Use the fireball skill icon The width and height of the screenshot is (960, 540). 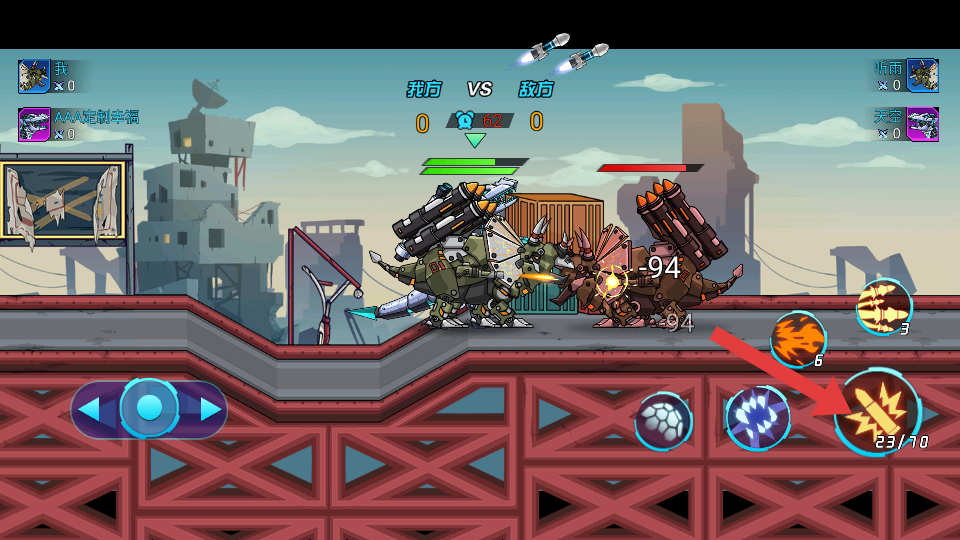point(797,338)
